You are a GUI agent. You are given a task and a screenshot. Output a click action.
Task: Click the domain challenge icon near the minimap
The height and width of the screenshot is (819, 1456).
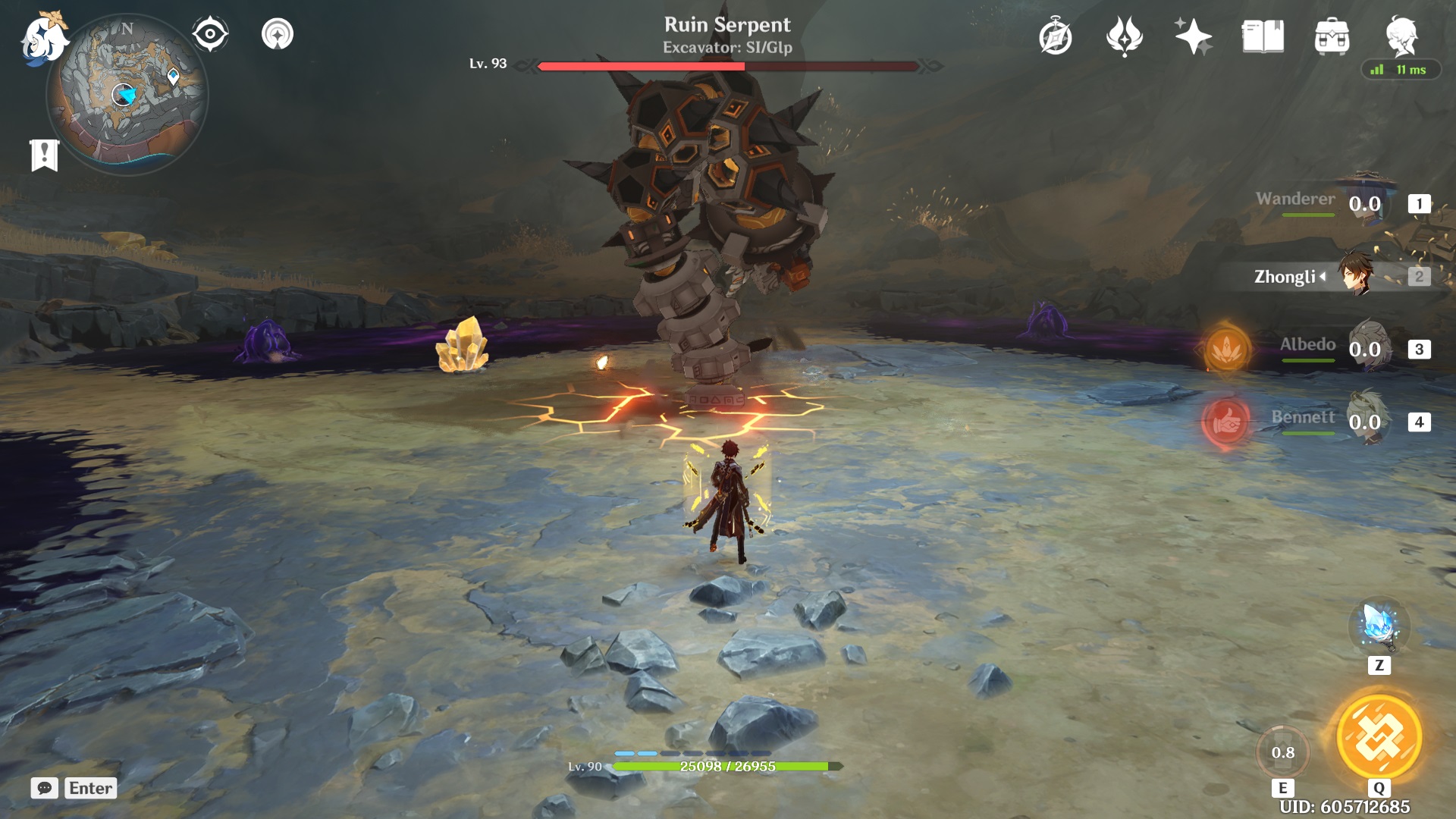click(279, 33)
